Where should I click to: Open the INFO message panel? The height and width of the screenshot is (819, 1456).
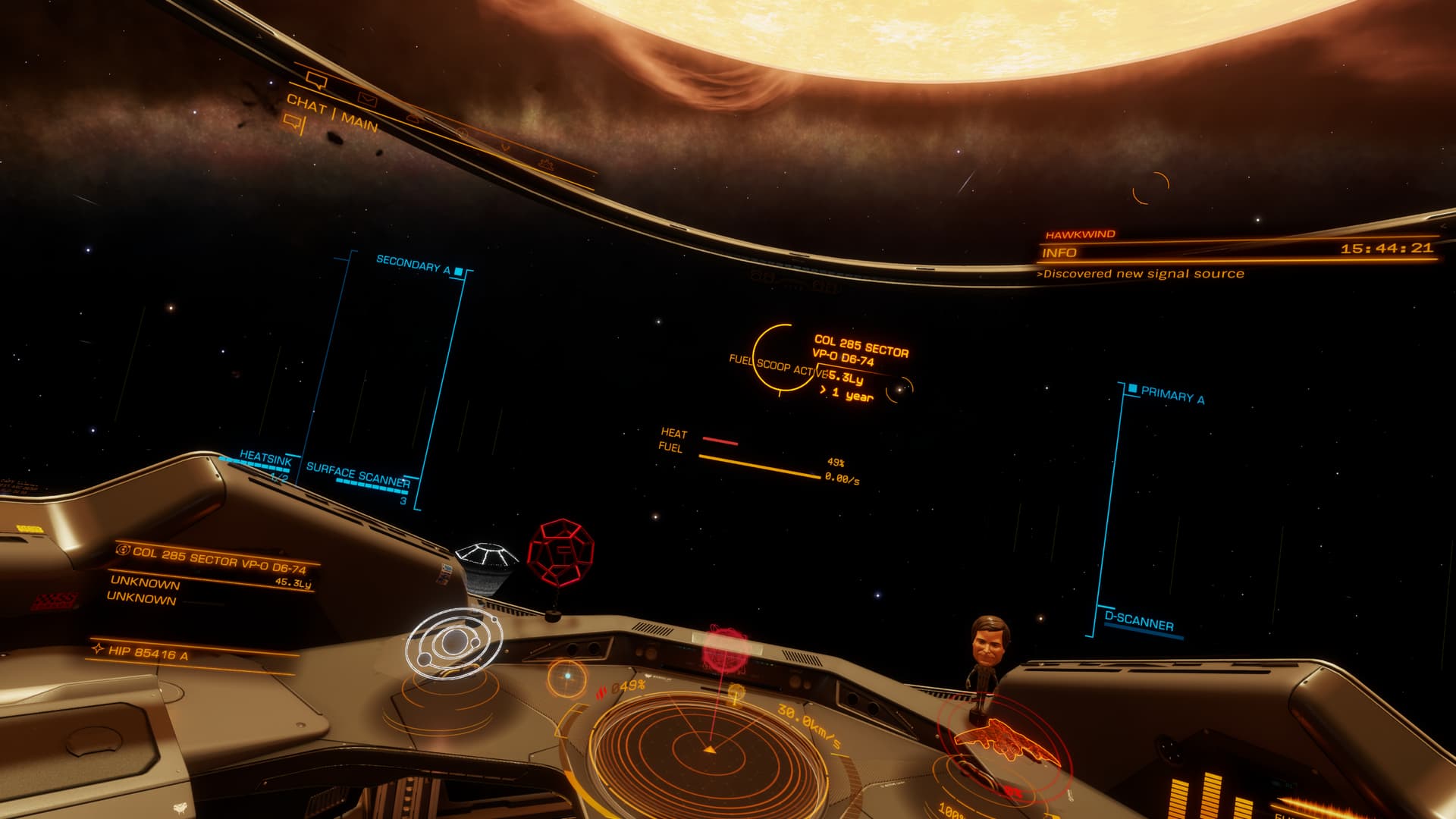(x=1059, y=253)
